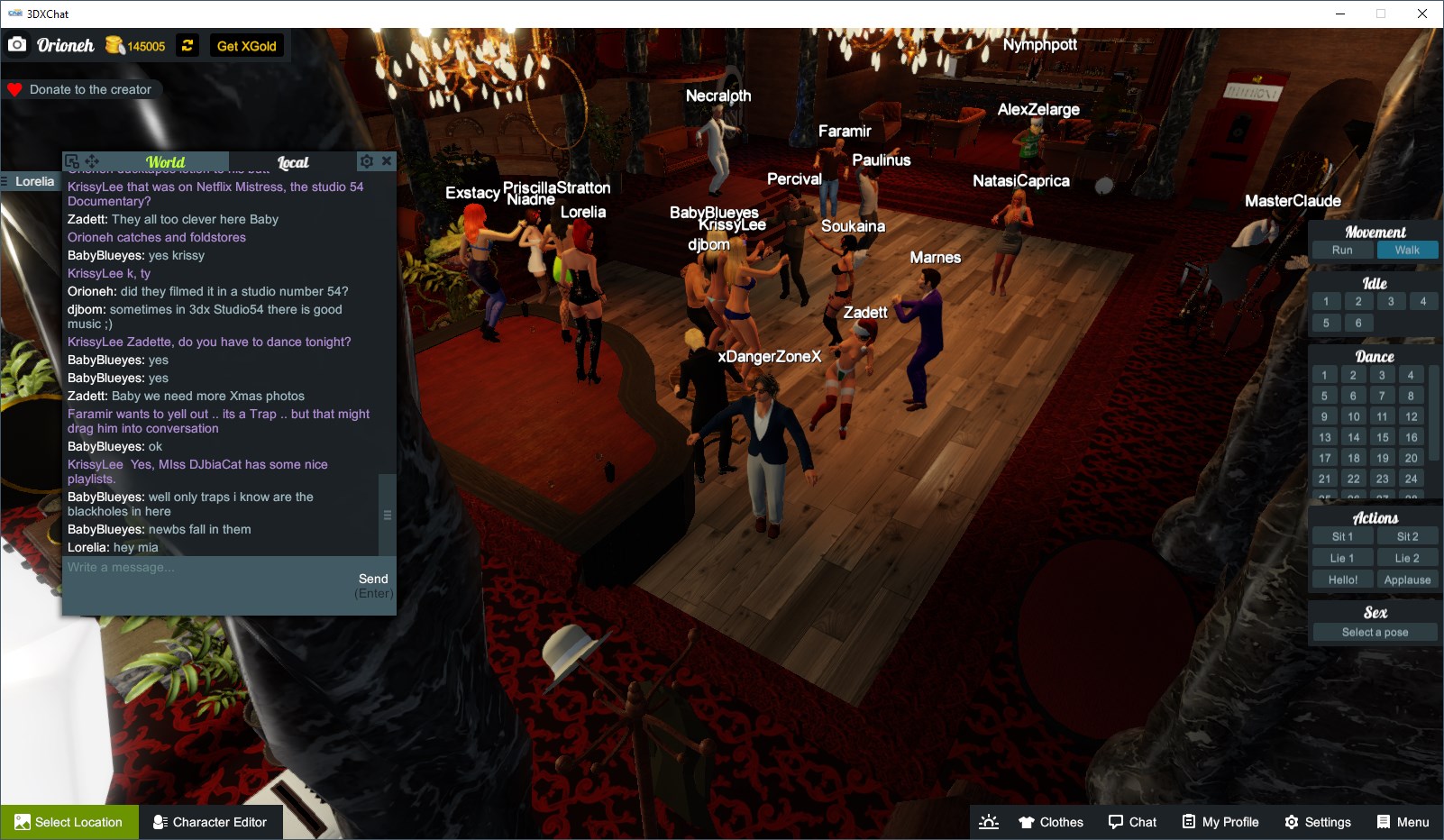The width and height of the screenshot is (1444, 840).
Task: Click the refresh icon beside the XGold balance
Action: (x=187, y=45)
